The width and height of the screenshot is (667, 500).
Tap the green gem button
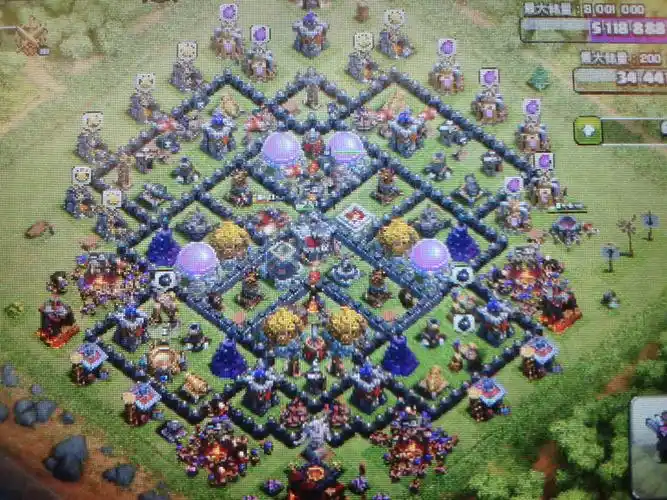[x=587, y=130]
